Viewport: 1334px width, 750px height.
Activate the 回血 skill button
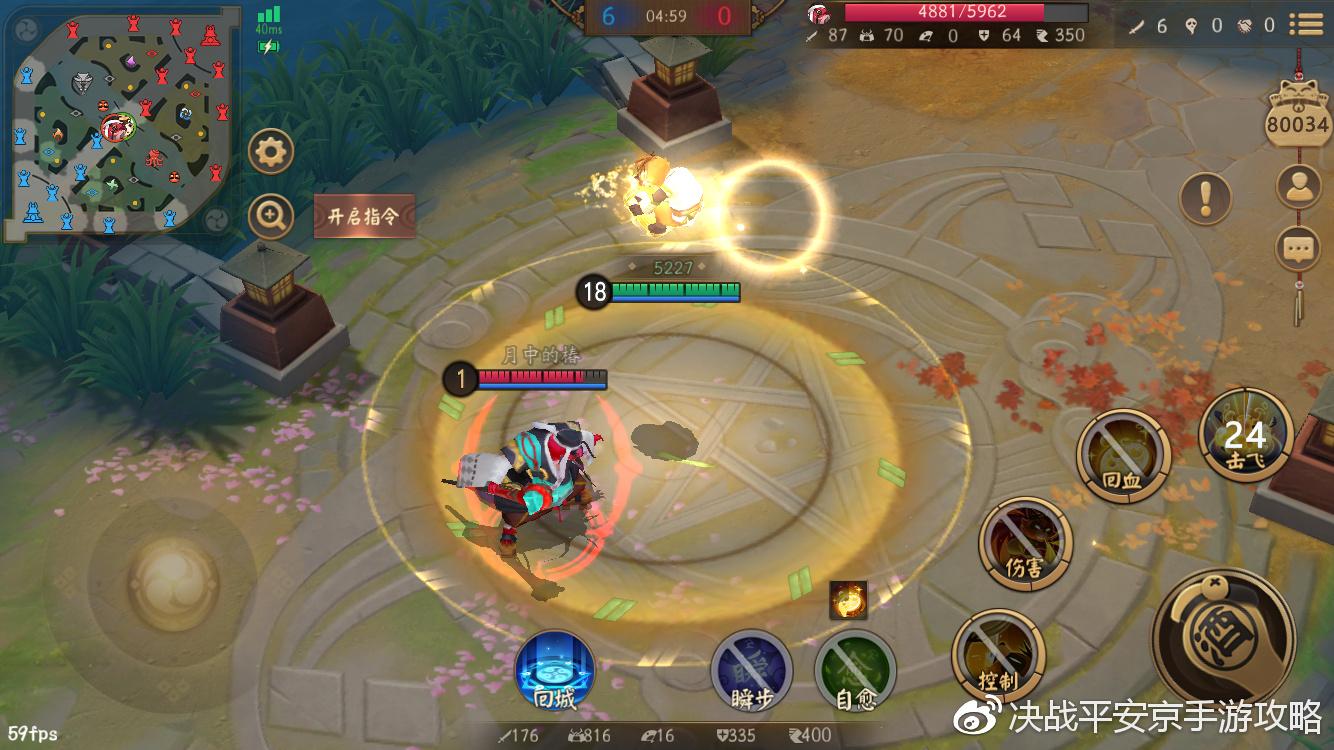point(1123,456)
